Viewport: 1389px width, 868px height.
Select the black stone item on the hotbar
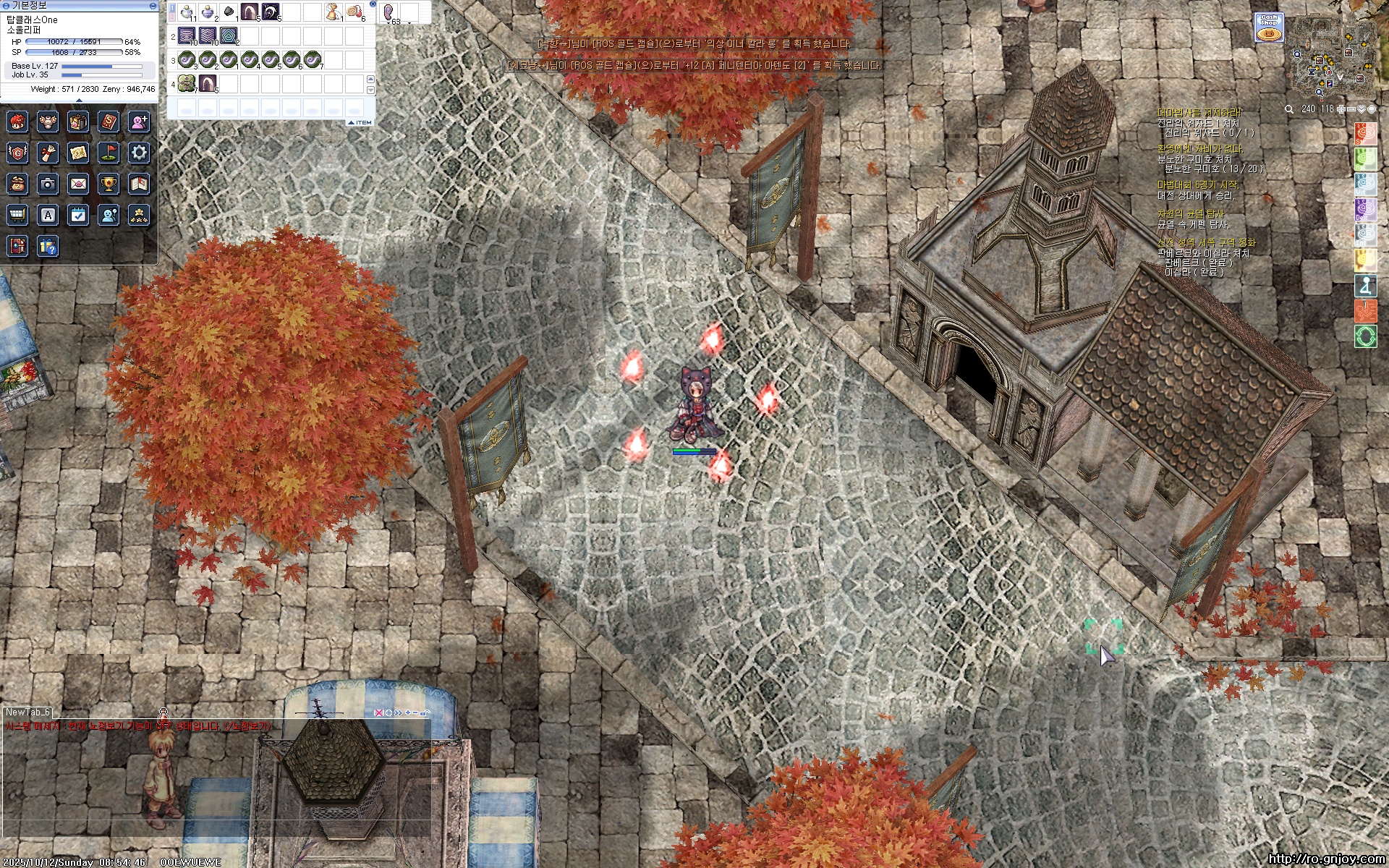(x=229, y=12)
